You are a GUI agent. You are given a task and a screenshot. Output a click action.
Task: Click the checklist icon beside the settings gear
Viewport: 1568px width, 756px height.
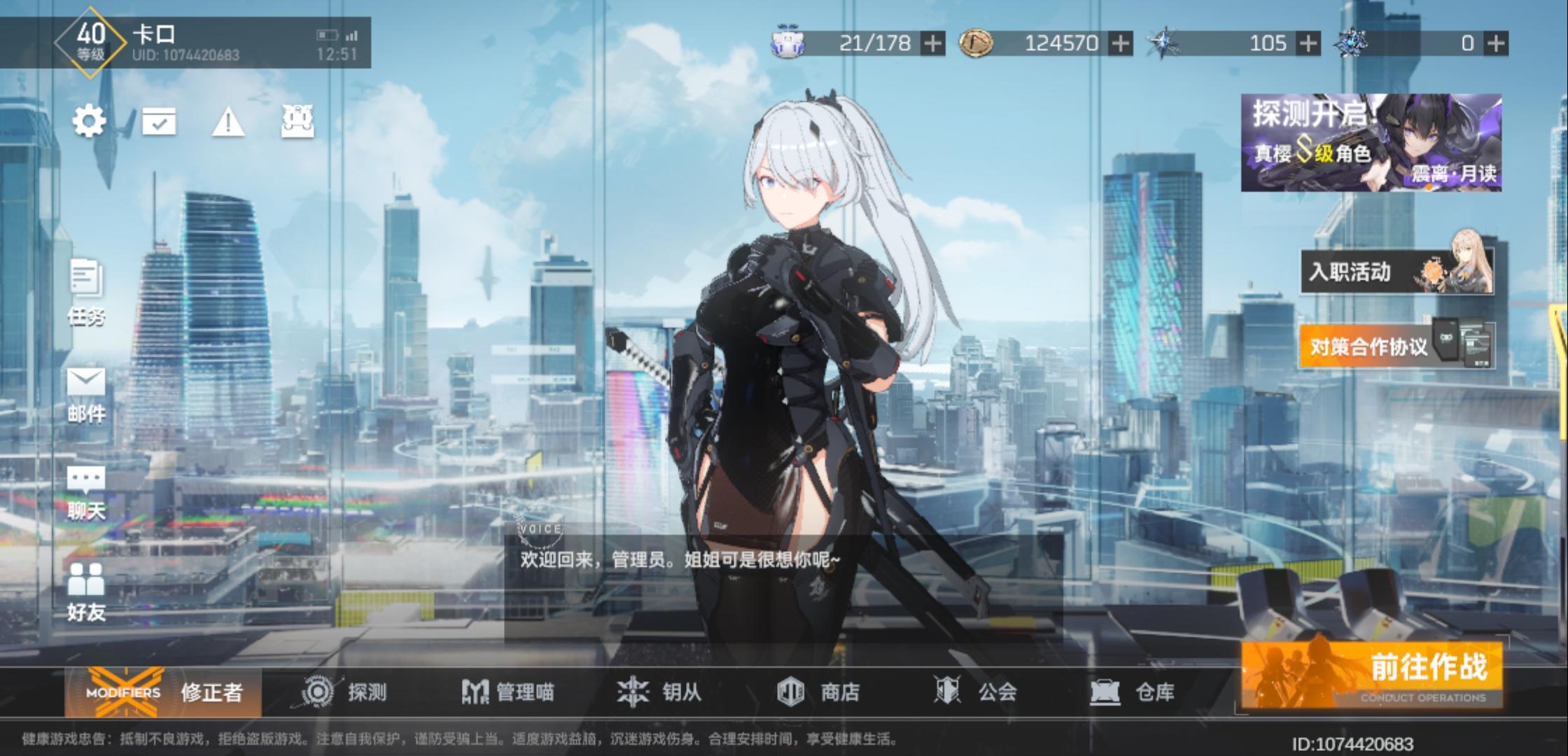point(160,120)
